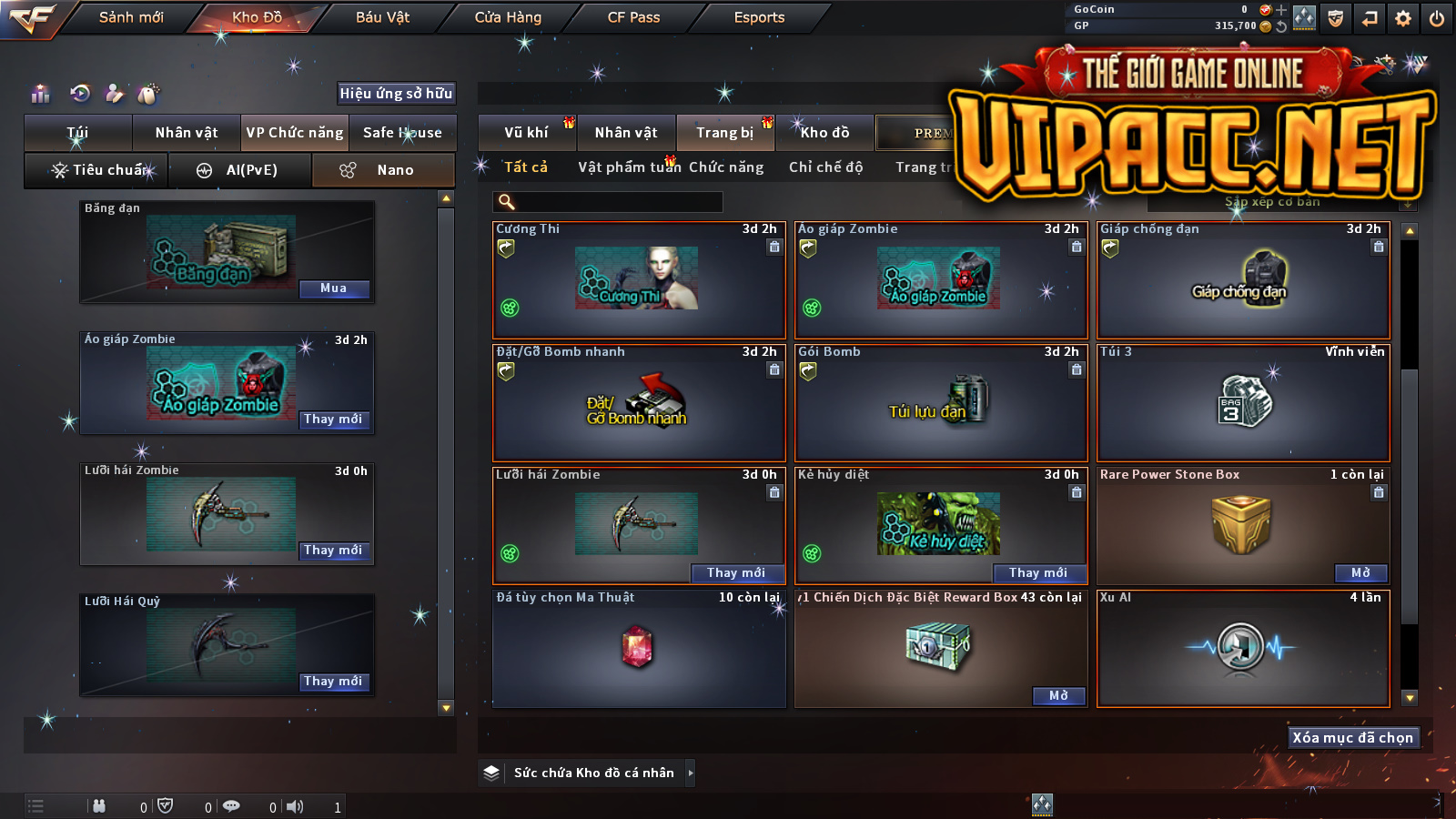Expand Sức chứa Kho đồ cá nhân
Viewport: 1456px width, 819px height.
[690, 773]
